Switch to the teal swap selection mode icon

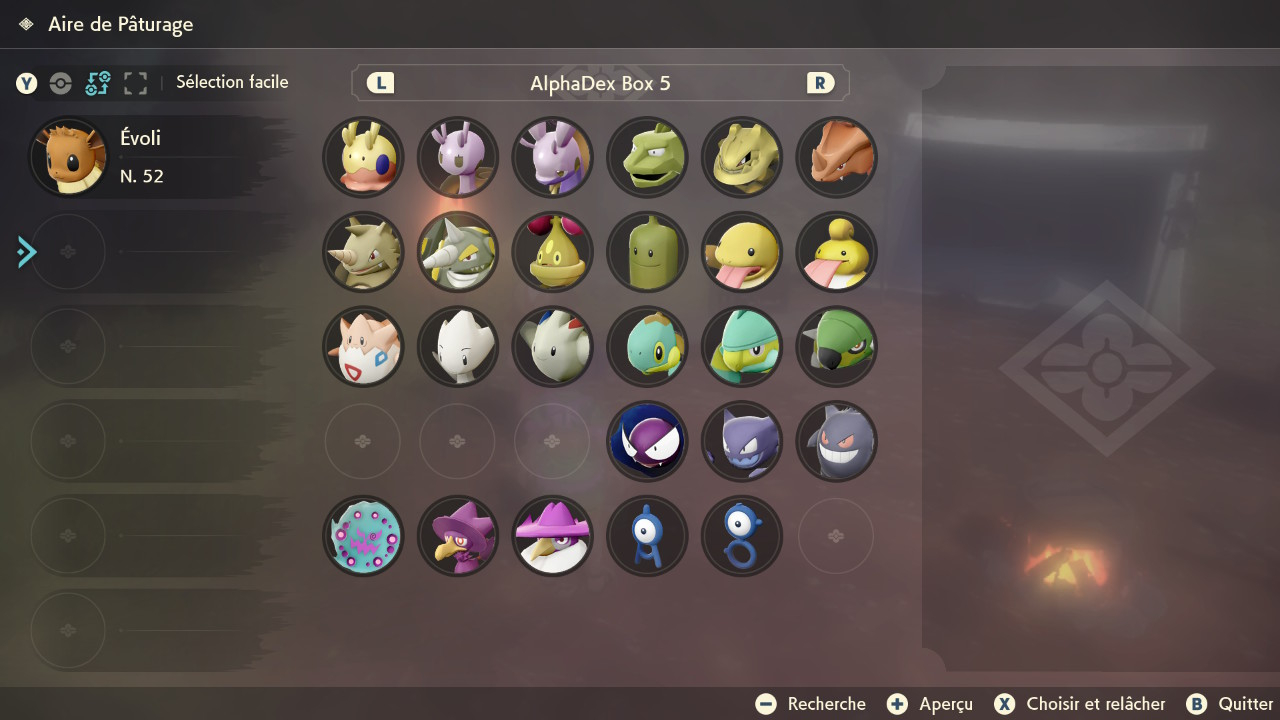[x=98, y=83]
